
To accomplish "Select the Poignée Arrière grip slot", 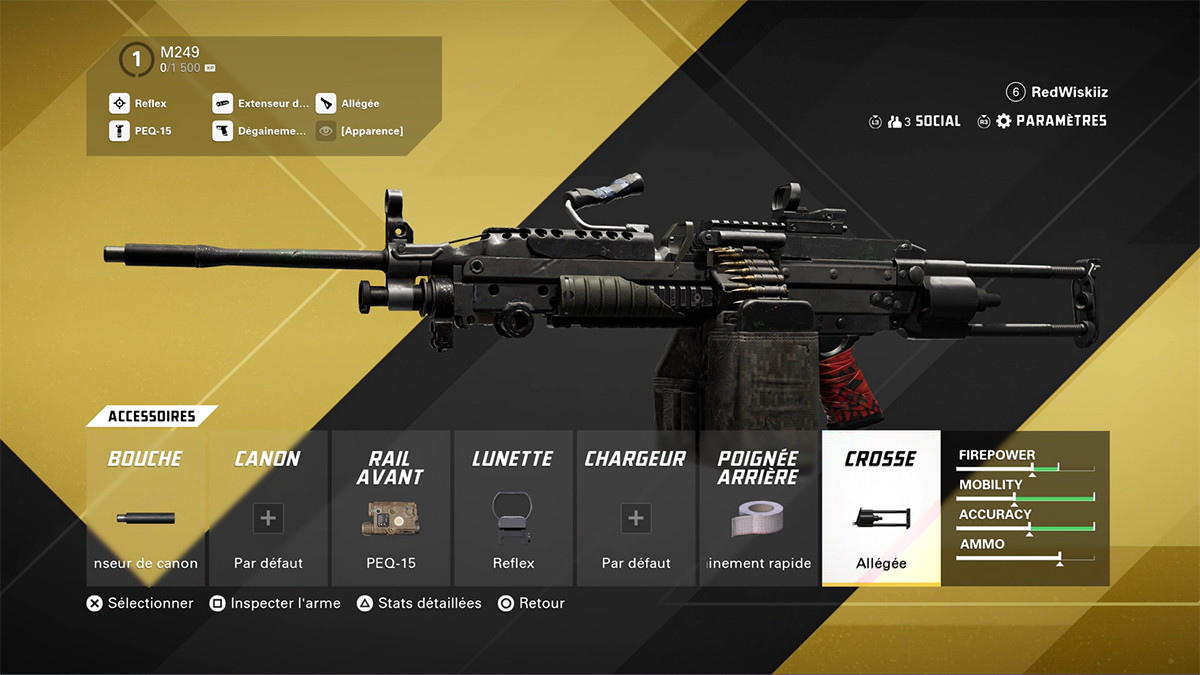I will pos(758,508).
